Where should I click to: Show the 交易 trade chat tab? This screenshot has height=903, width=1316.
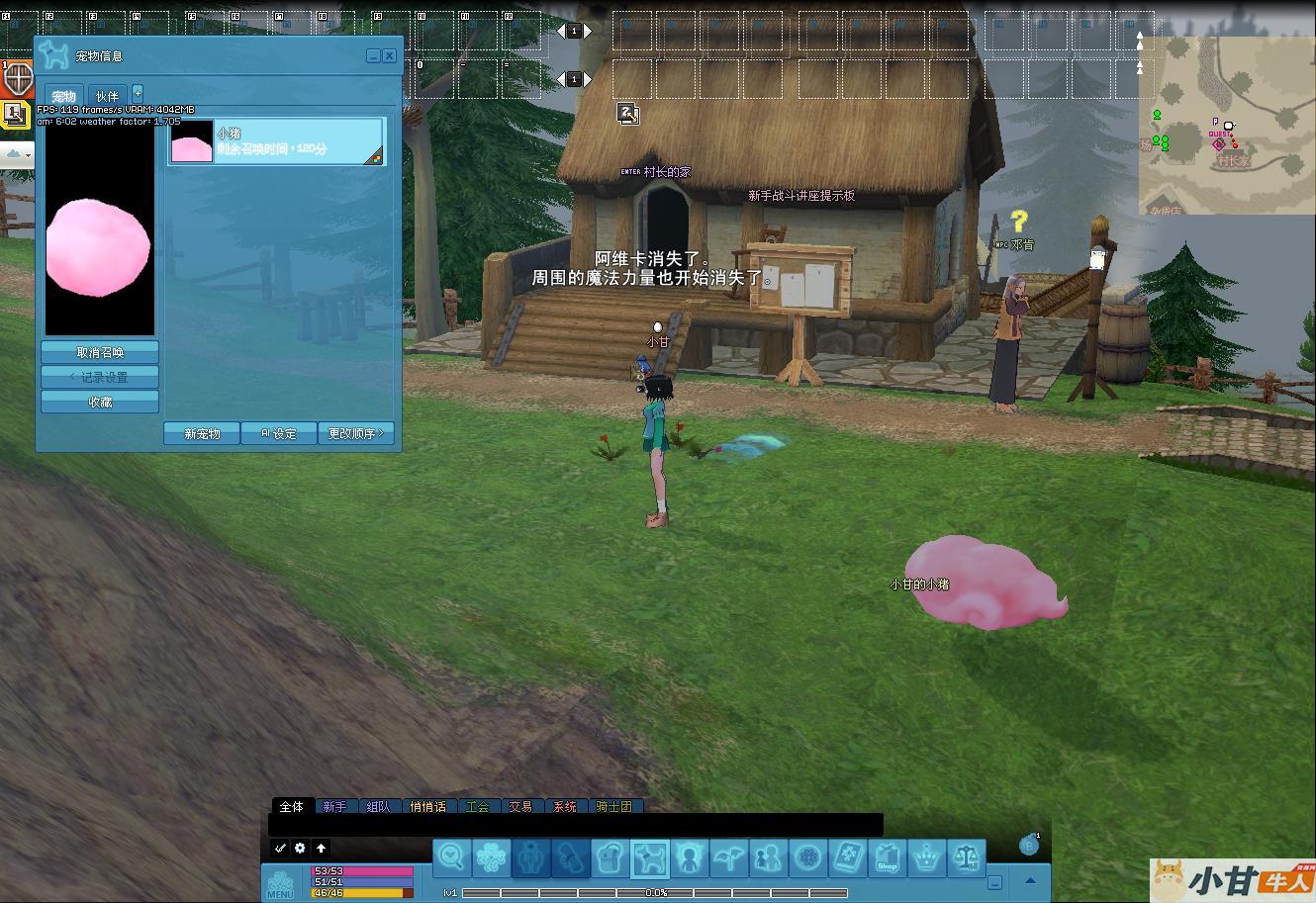point(520,807)
